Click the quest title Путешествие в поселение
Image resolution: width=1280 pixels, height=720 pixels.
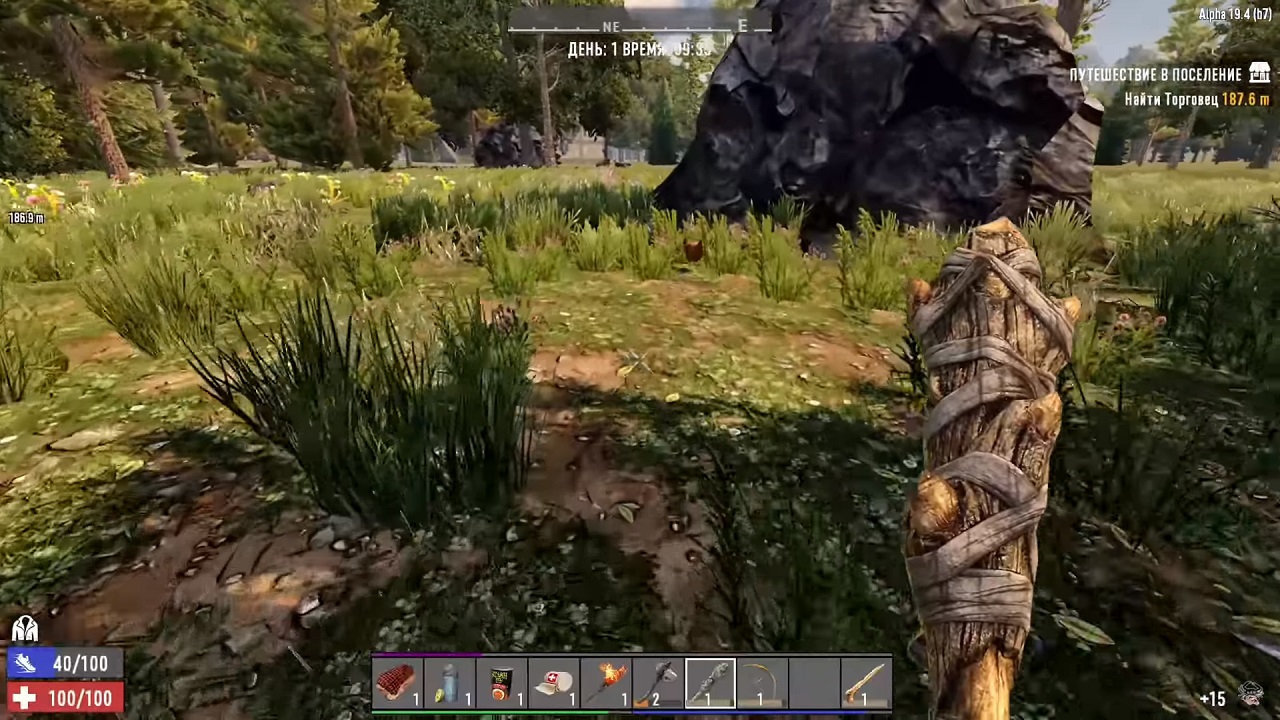(x=1165, y=74)
